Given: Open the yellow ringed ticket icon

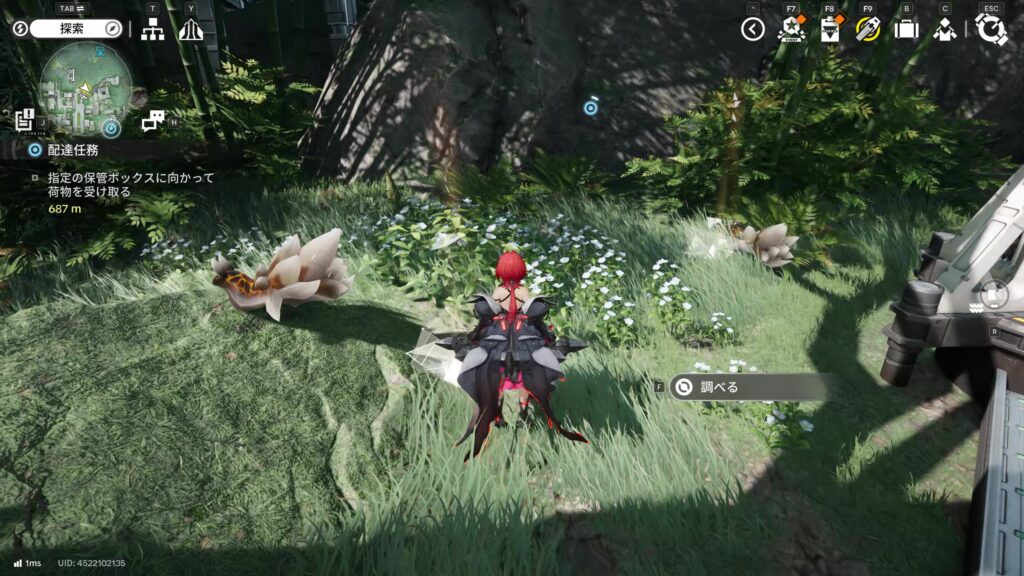Looking at the screenshot, I should [867, 29].
